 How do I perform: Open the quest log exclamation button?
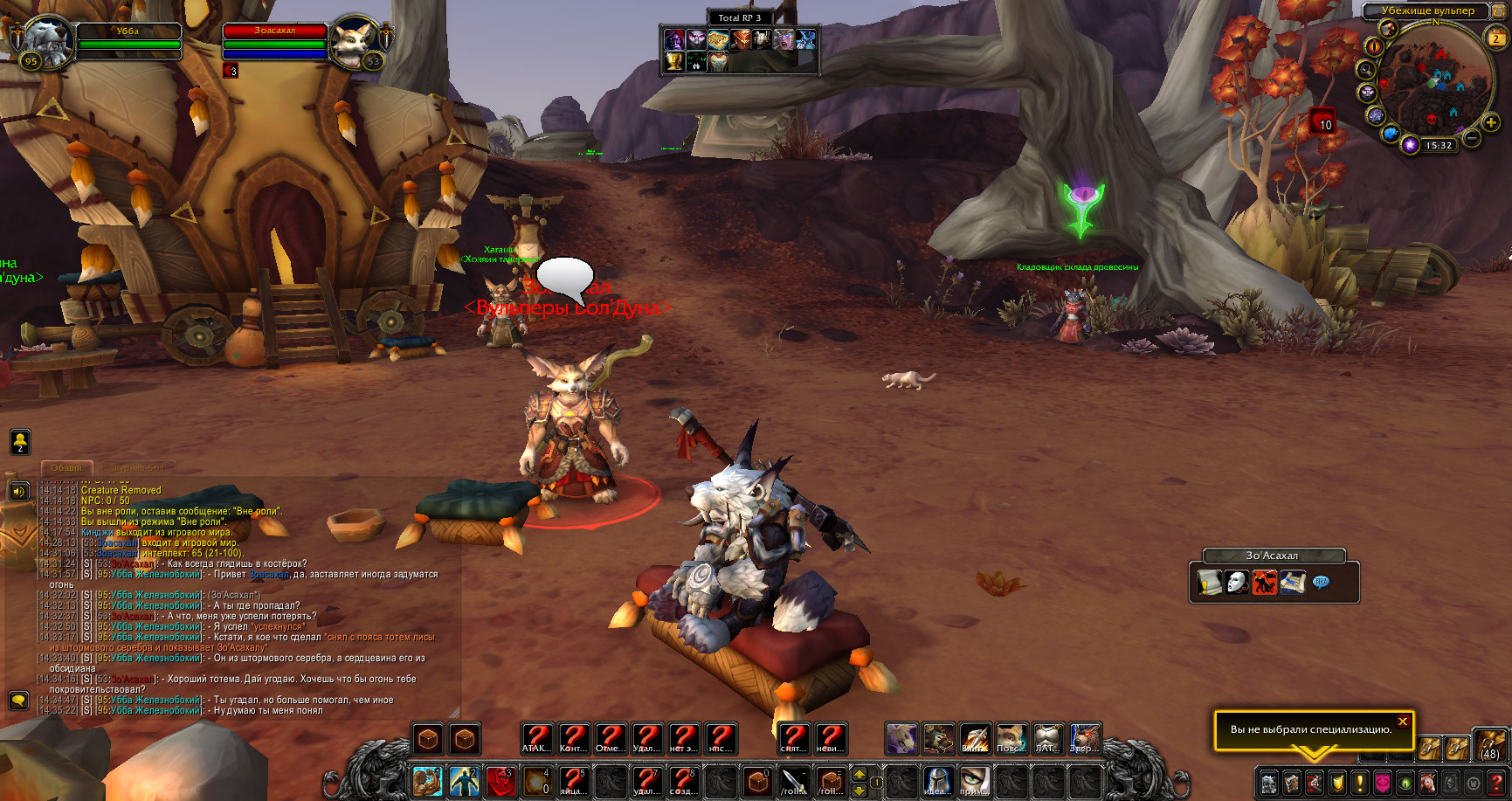click(1359, 782)
